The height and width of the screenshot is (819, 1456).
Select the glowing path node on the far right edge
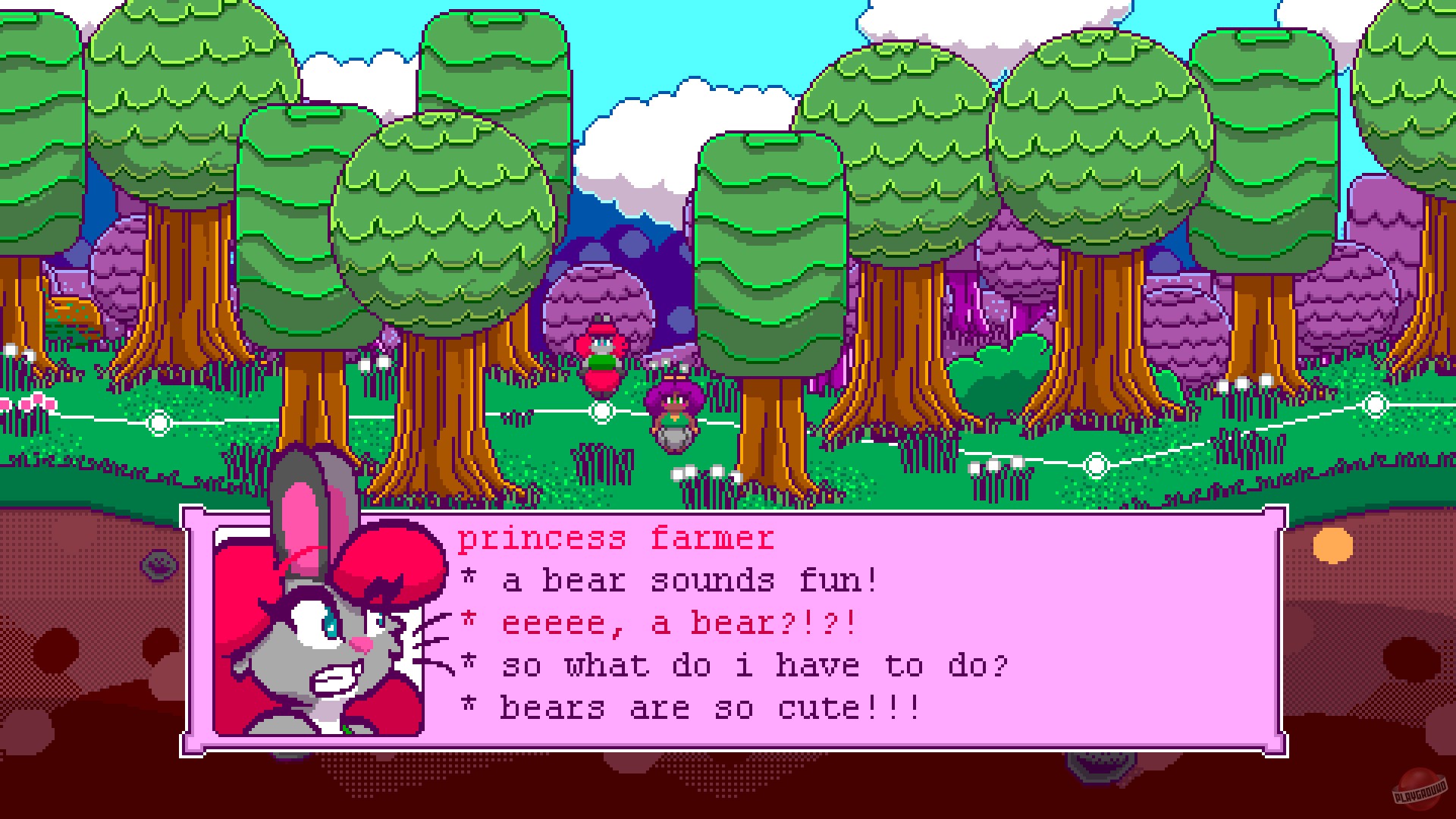click(1376, 406)
